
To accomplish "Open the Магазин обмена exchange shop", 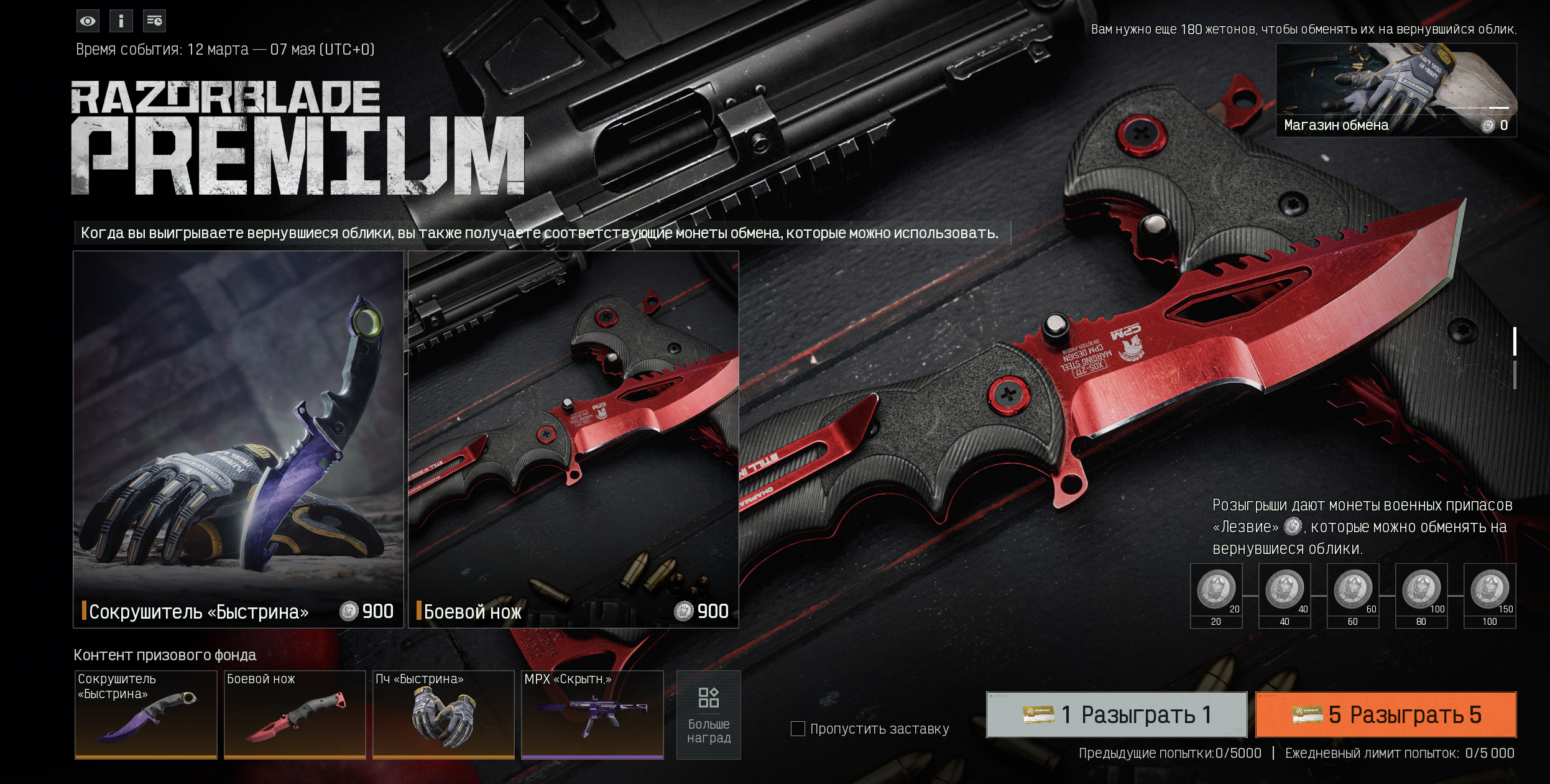I will (x=1396, y=90).
